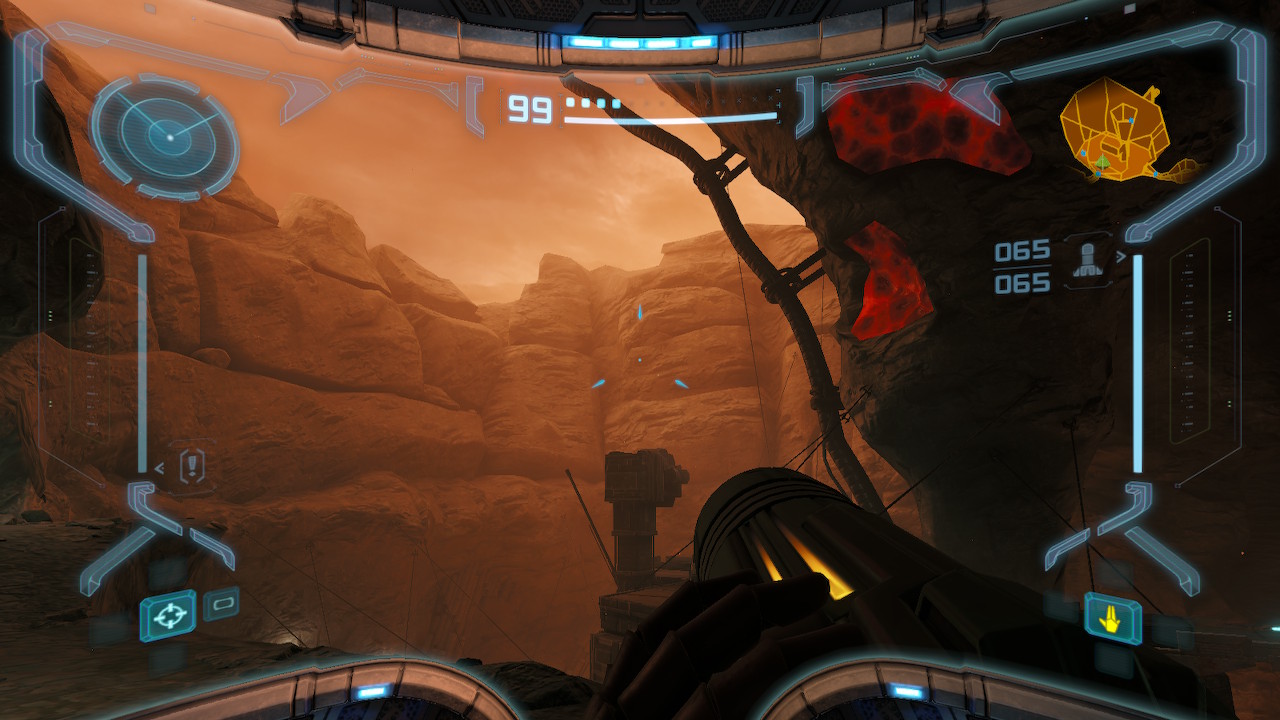Image resolution: width=1280 pixels, height=720 pixels.
Task: Select the small visor slot beside crosshair icon
Action: coord(221,603)
